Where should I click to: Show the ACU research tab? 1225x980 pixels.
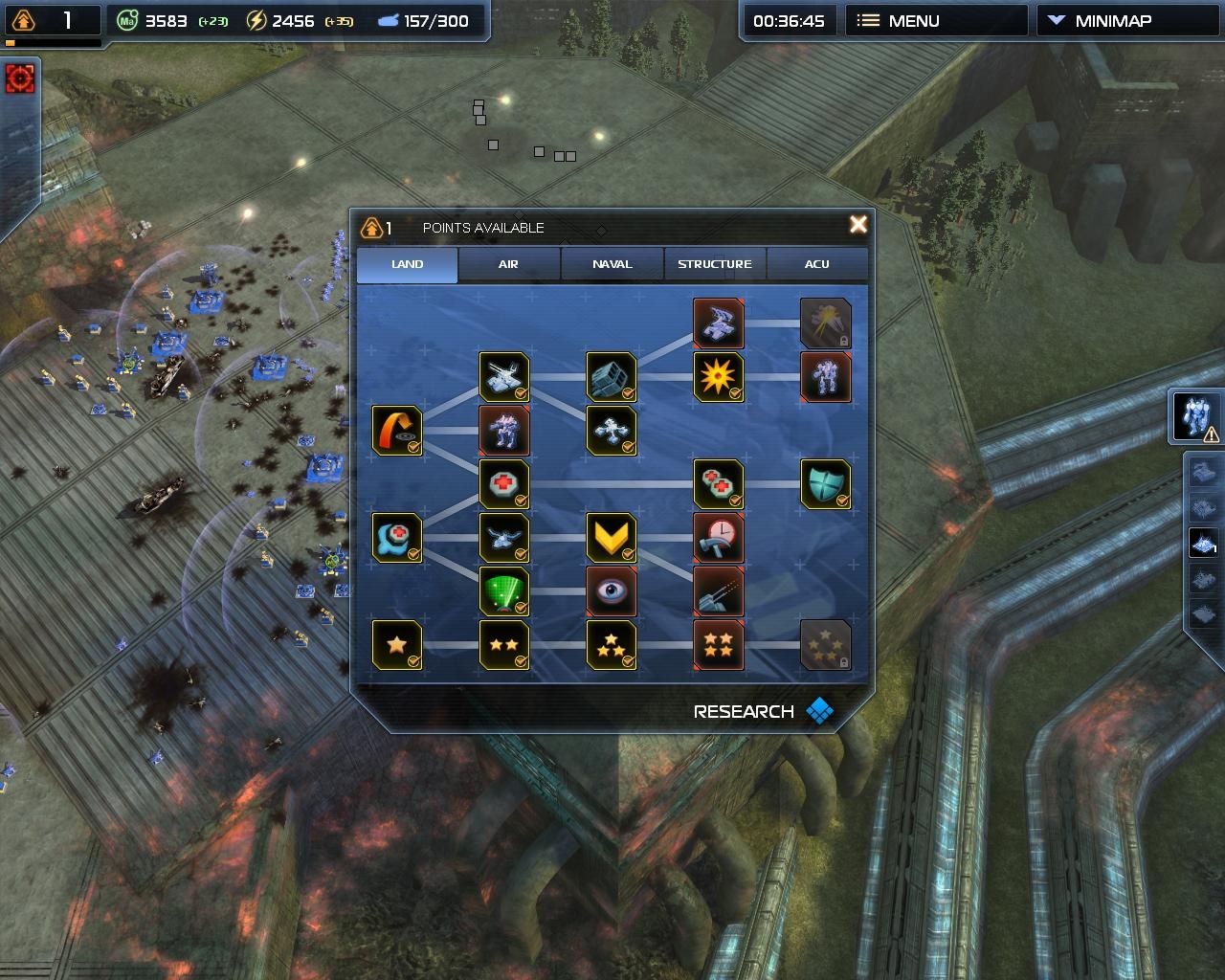(x=817, y=264)
